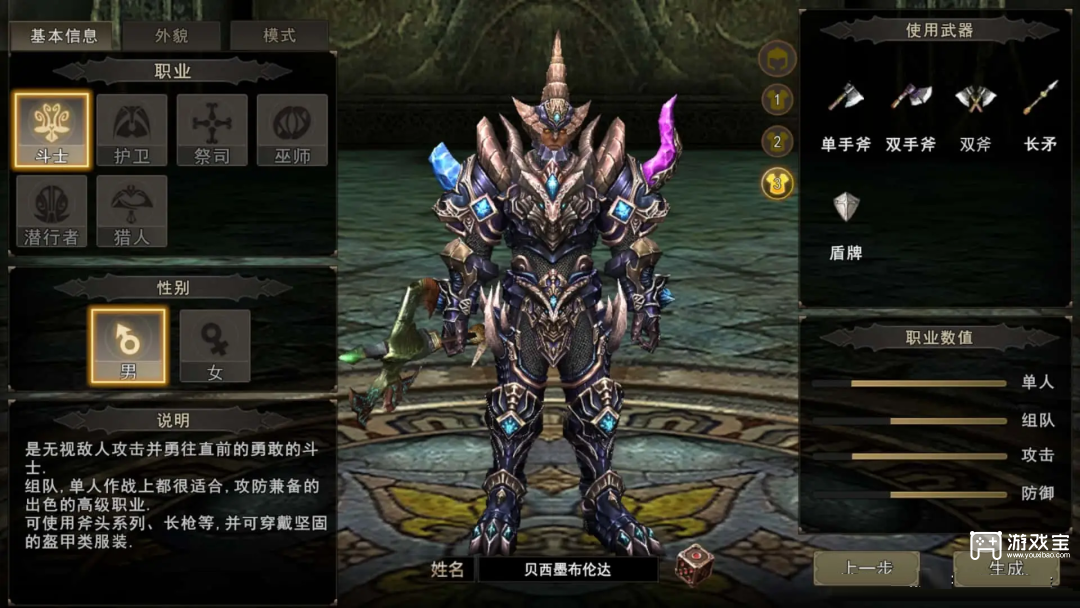Click the character name input field
Image resolution: width=1080 pixels, height=608 pixels.
pyautogui.click(x=567, y=570)
